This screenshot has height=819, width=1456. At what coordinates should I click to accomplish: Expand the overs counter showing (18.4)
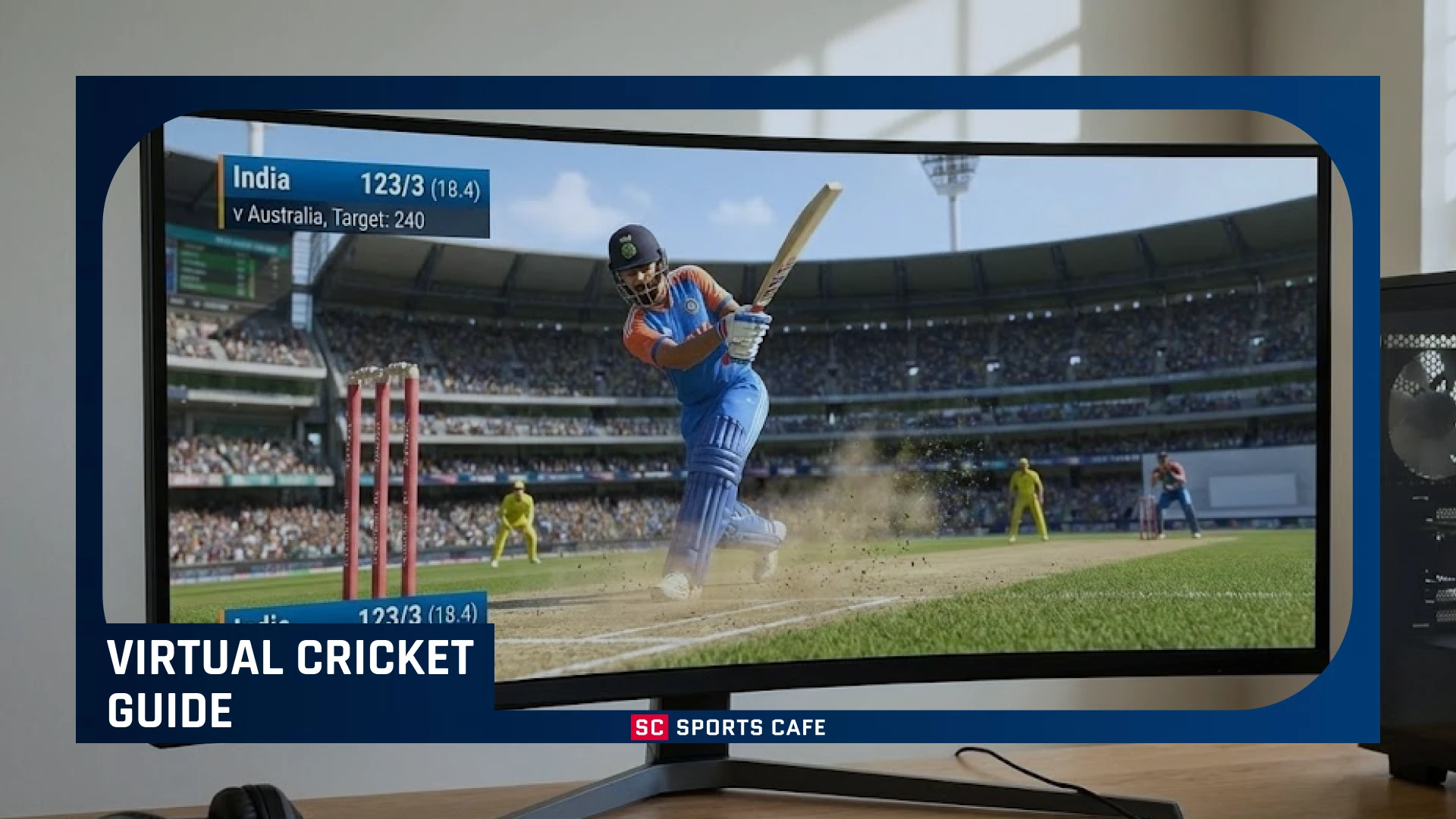pyautogui.click(x=453, y=183)
